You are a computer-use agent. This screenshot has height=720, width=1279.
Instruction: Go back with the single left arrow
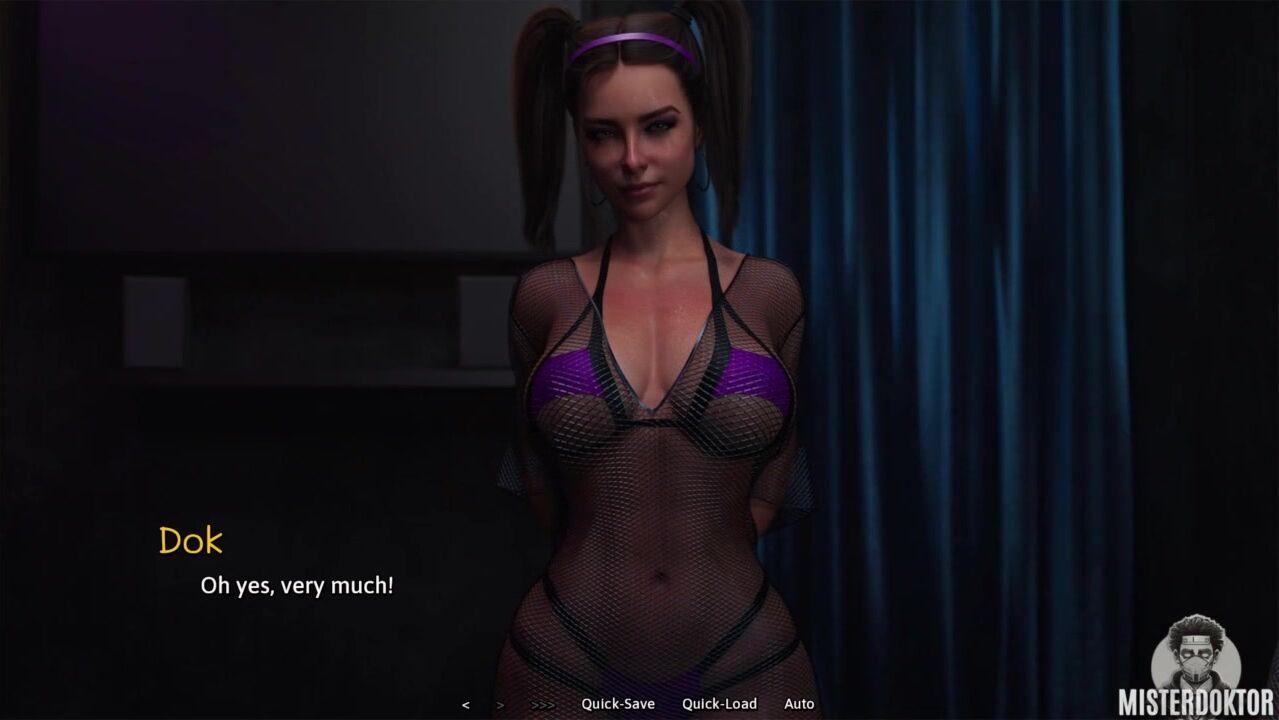[465, 705]
